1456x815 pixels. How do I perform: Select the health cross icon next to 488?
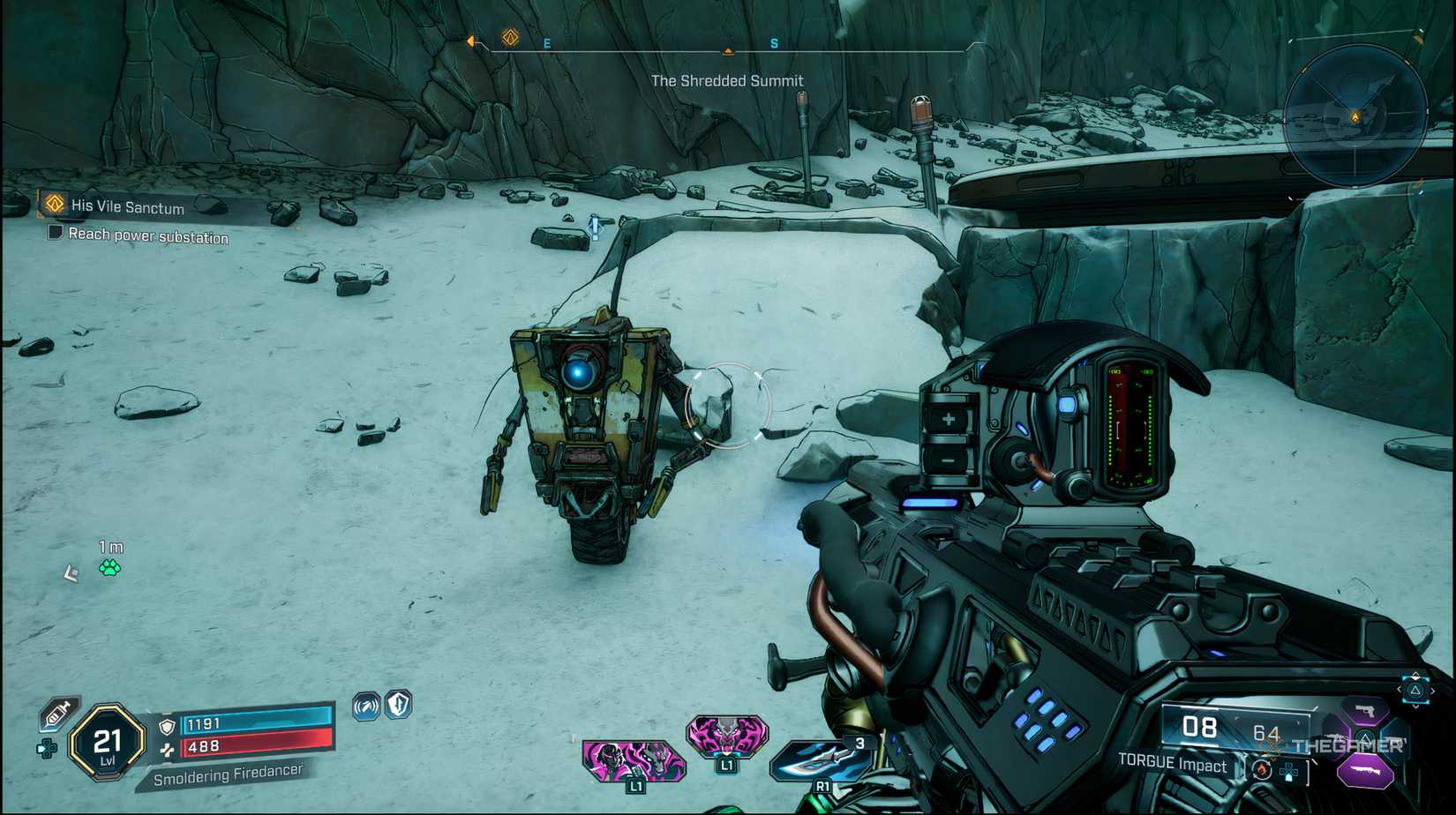coord(168,749)
